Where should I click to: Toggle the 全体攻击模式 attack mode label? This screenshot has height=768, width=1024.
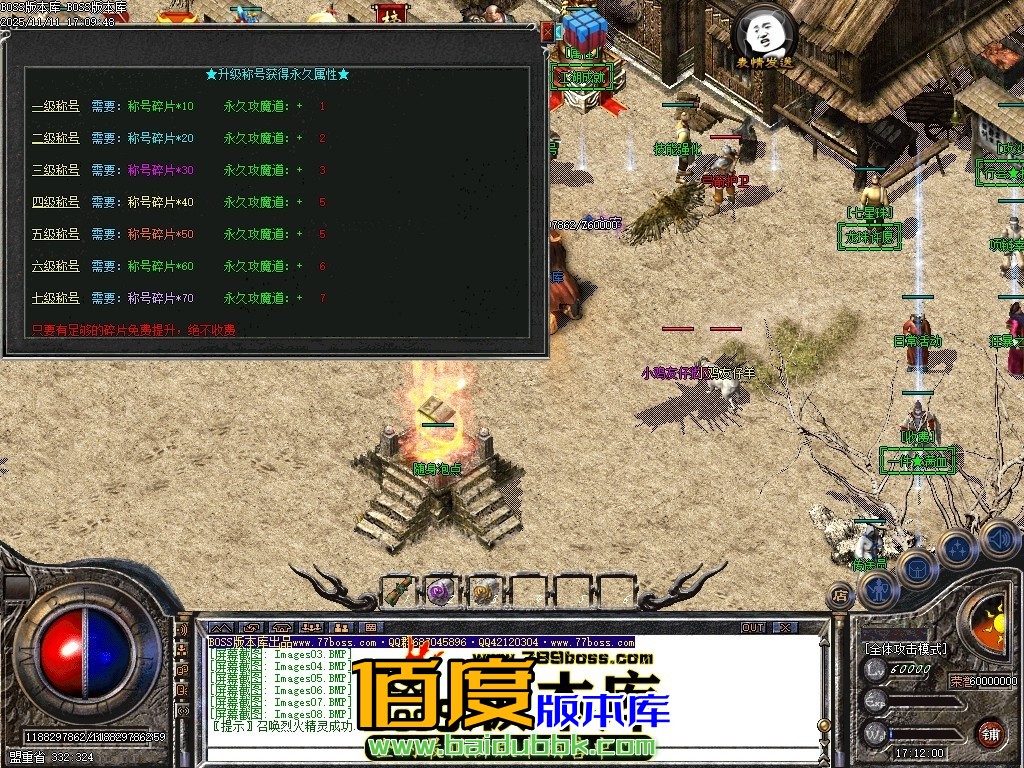point(905,649)
